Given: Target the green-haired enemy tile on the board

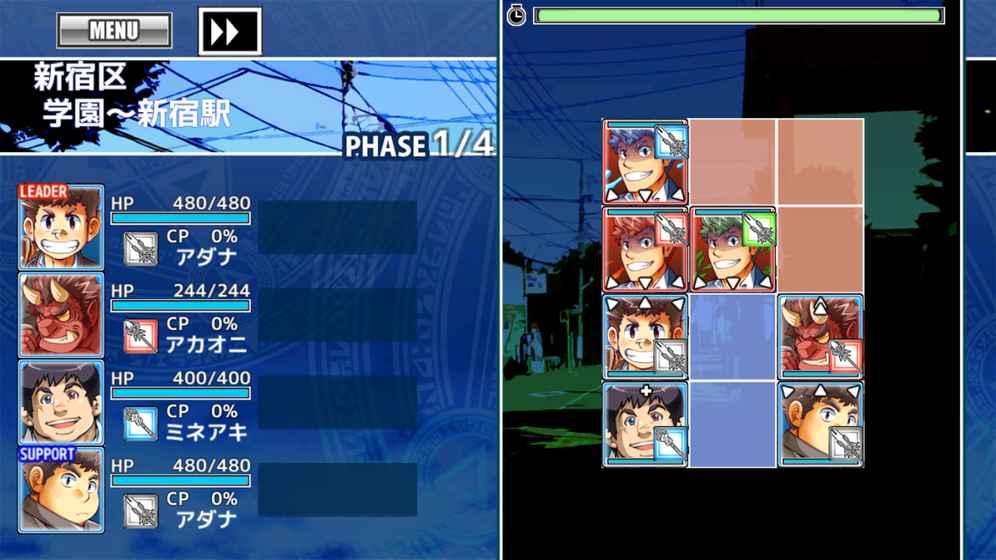Looking at the screenshot, I should pyautogui.click(x=733, y=250).
